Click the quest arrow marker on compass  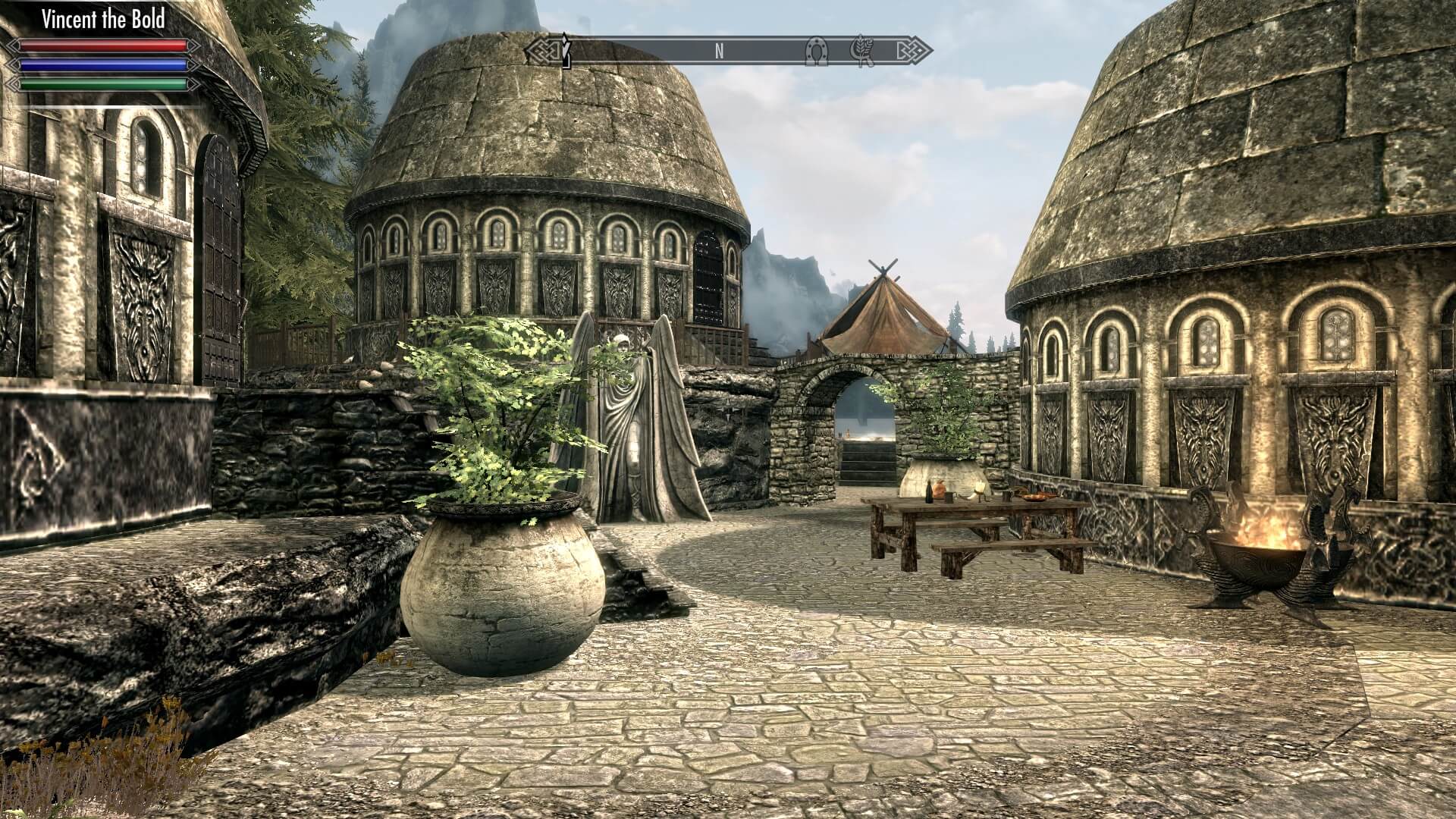click(x=564, y=50)
